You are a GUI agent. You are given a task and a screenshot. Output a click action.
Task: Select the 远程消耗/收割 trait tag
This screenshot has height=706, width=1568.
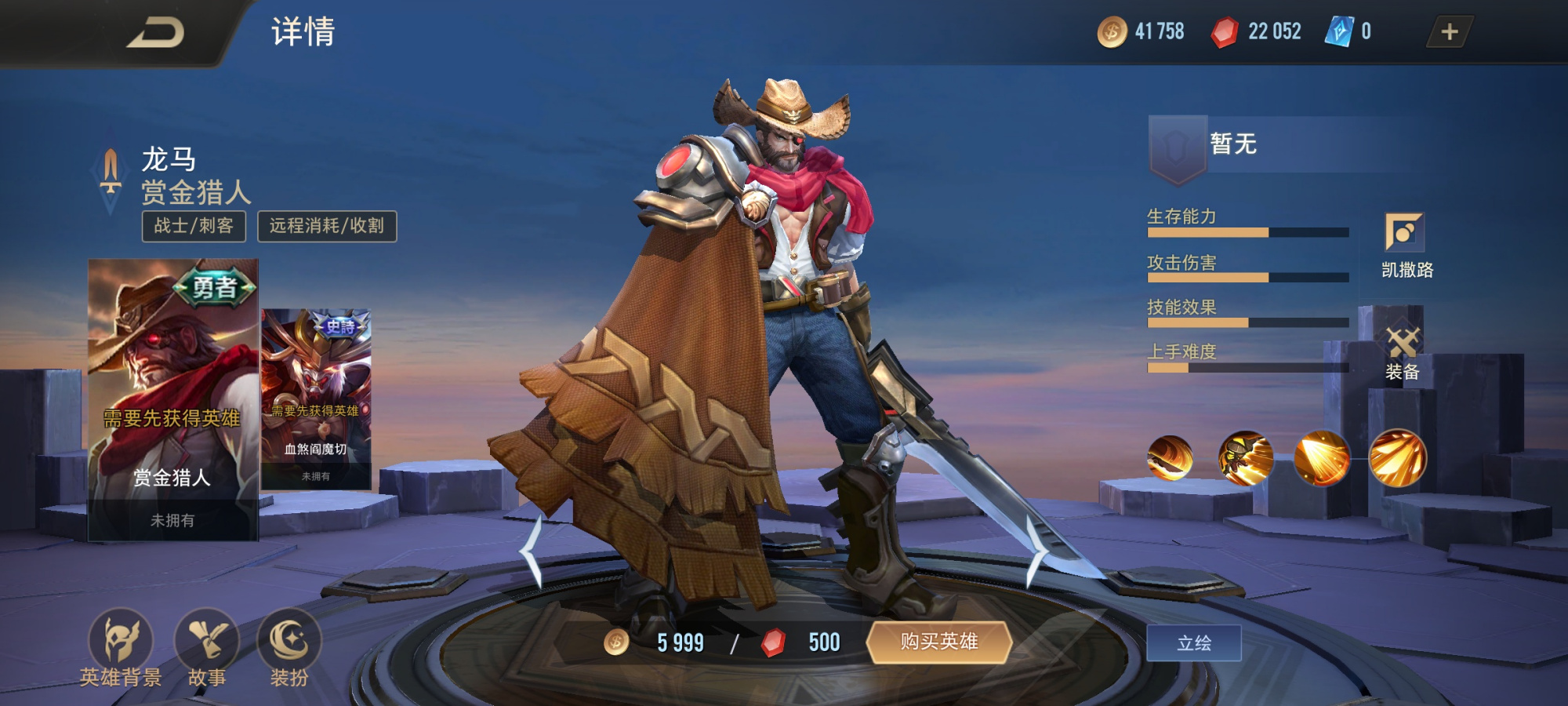pos(327,226)
